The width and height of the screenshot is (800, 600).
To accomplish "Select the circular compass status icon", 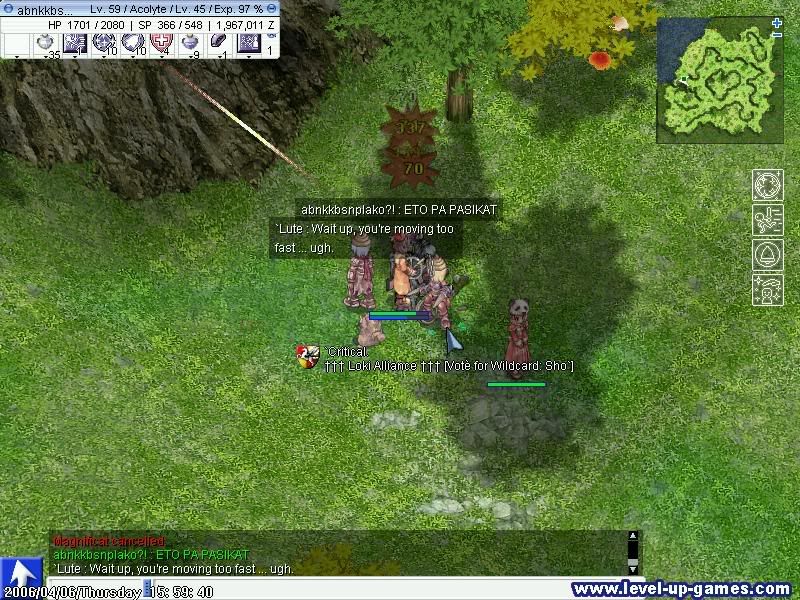I will (x=767, y=187).
